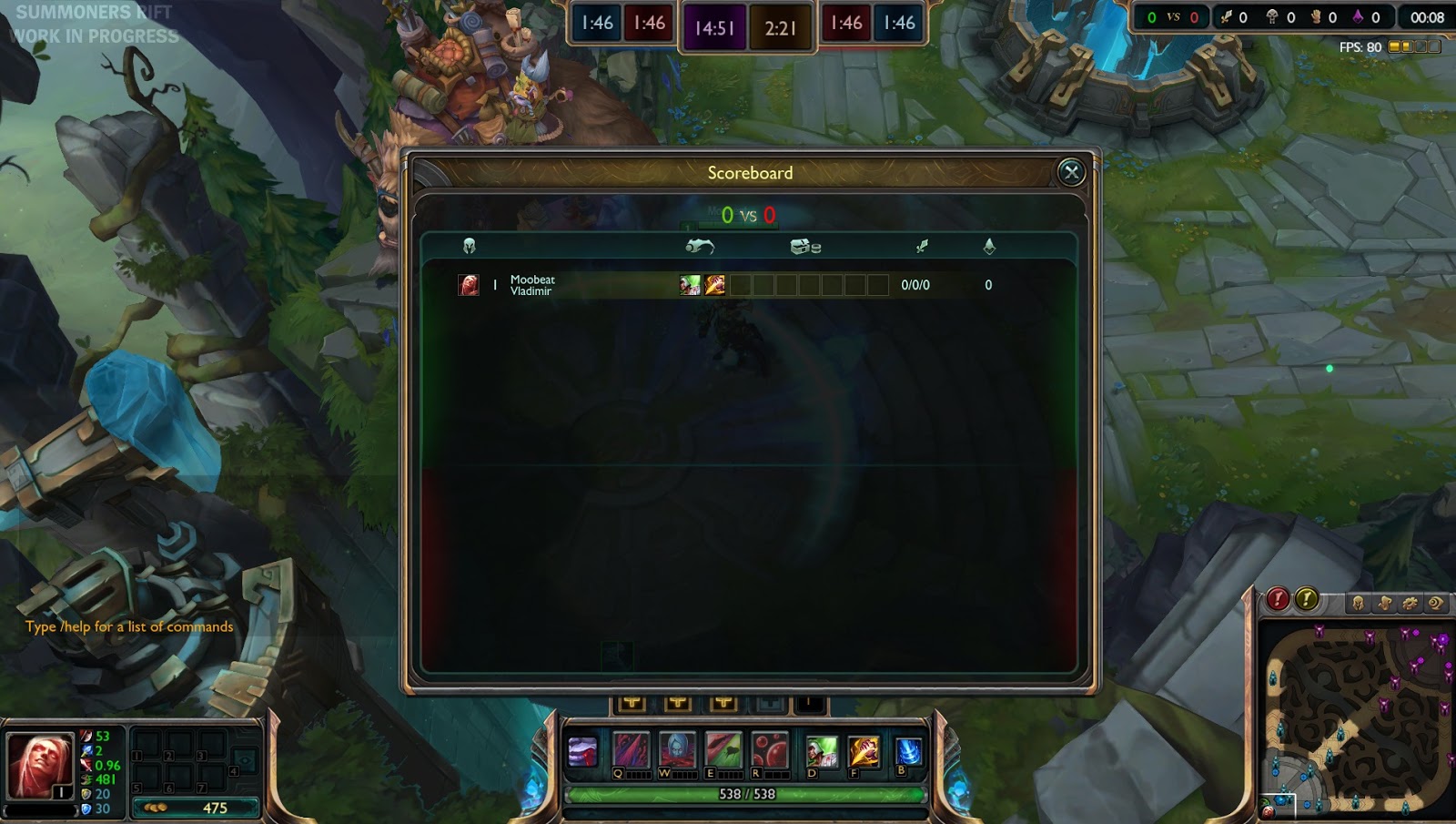Activate the W ability Sanguine Pool
The height and width of the screenshot is (824, 1456).
click(x=677, y=751)
